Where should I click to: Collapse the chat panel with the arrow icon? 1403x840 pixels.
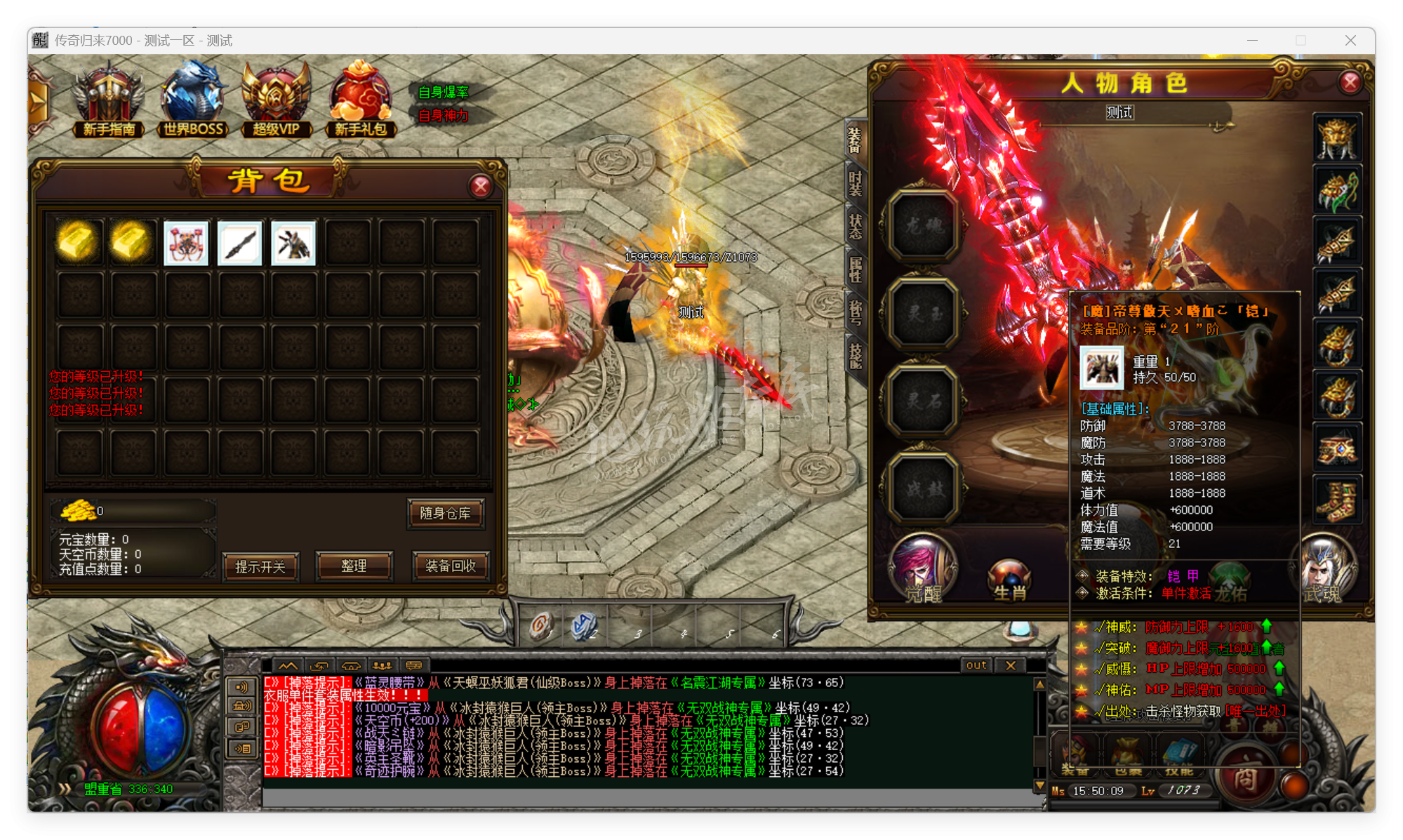[288, 665]
